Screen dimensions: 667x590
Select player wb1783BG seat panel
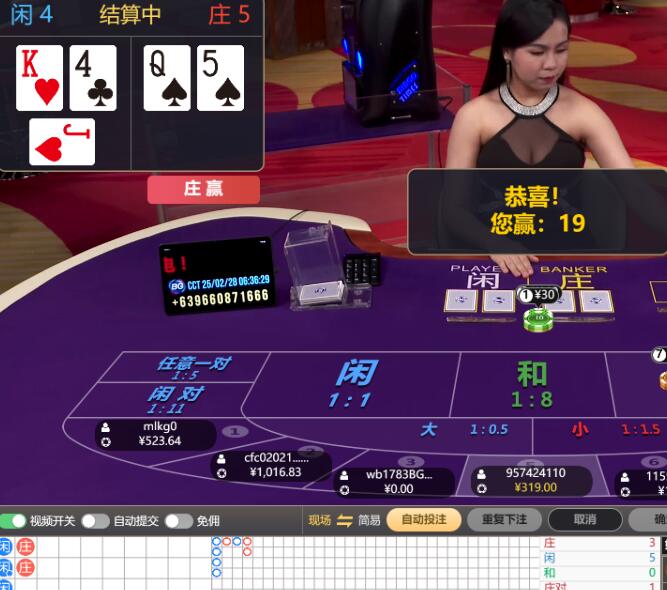395,481
